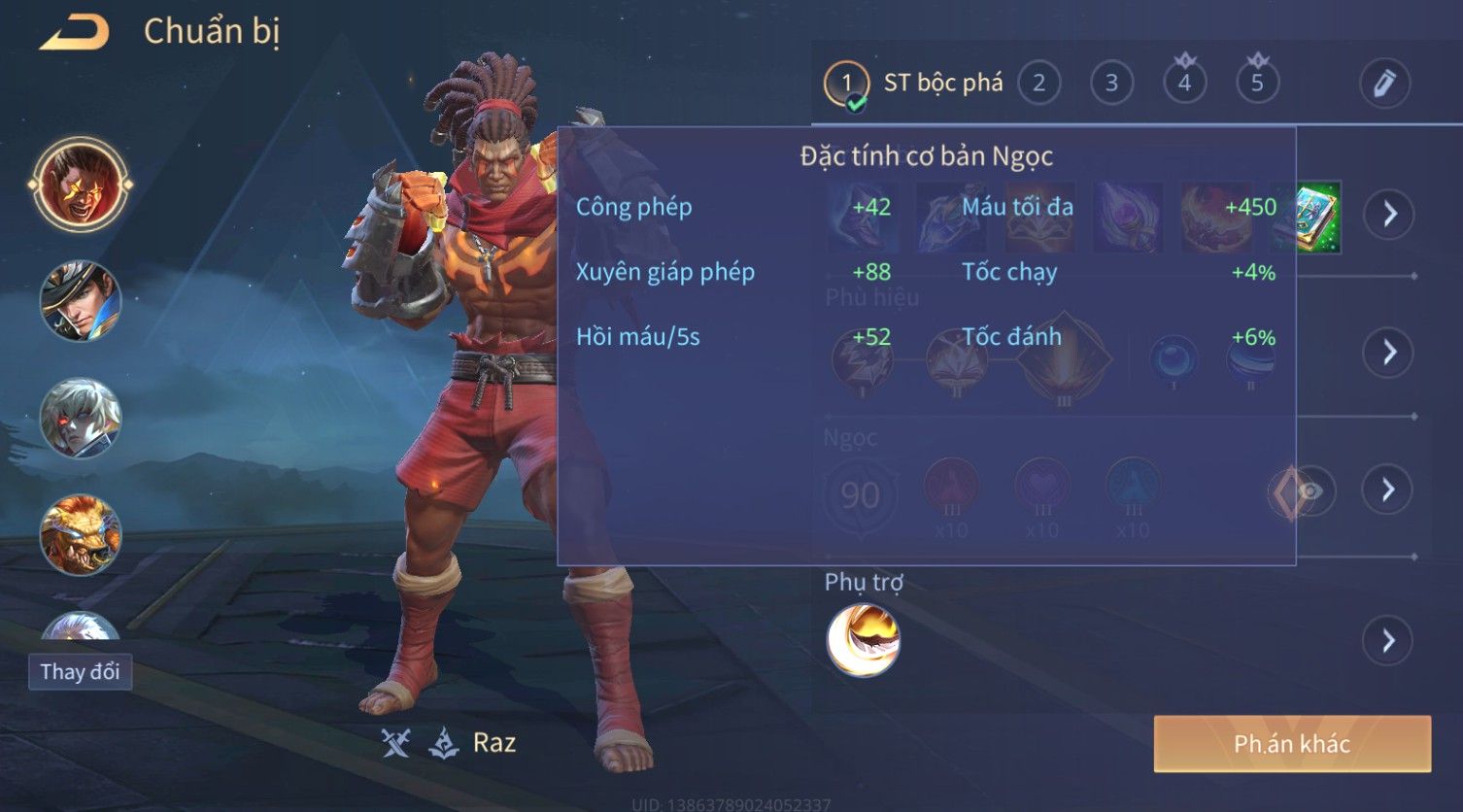The height and width of the screenshot is (812, 1463).
Task: Select build slot 1 ST bộc phá
Action: tap(846, 84)
